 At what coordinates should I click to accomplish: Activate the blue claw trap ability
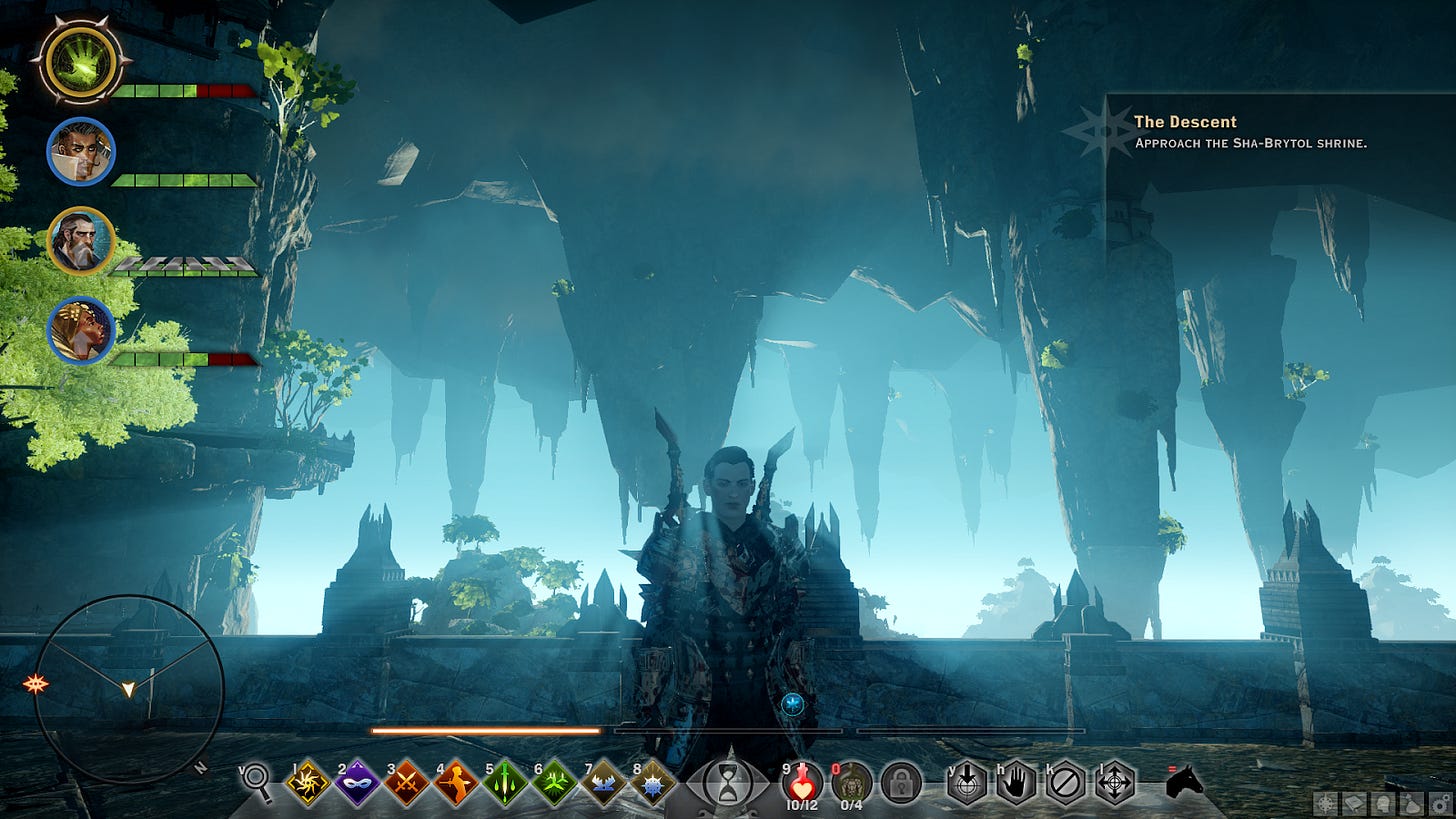(603, 782)
